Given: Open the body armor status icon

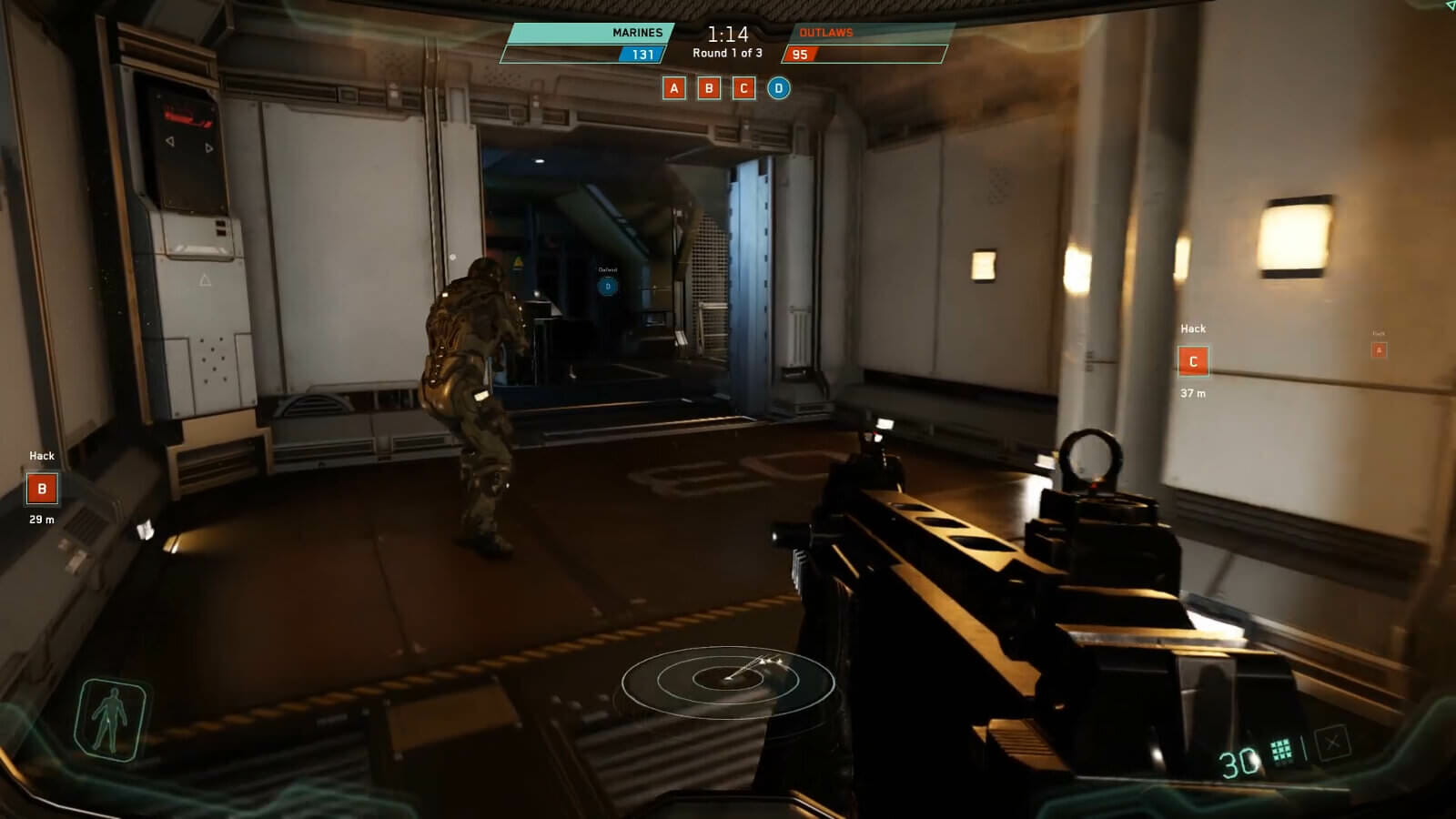Looking at the screenshot, I should [x=111, y=718].
